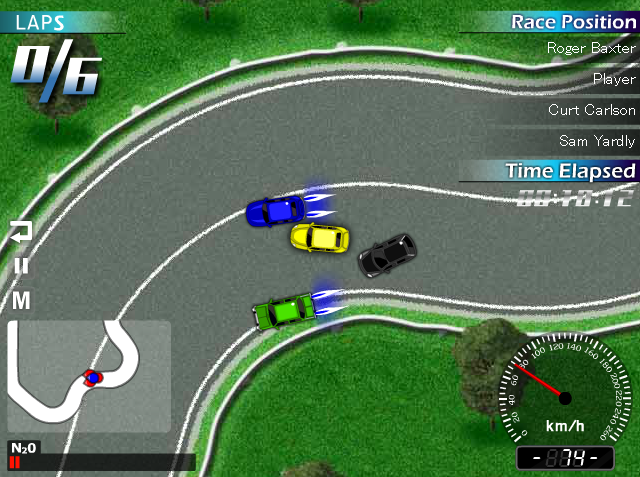The image size is (640, 477).
Task: Toggle music with the M icon
Action: [21, 300]
